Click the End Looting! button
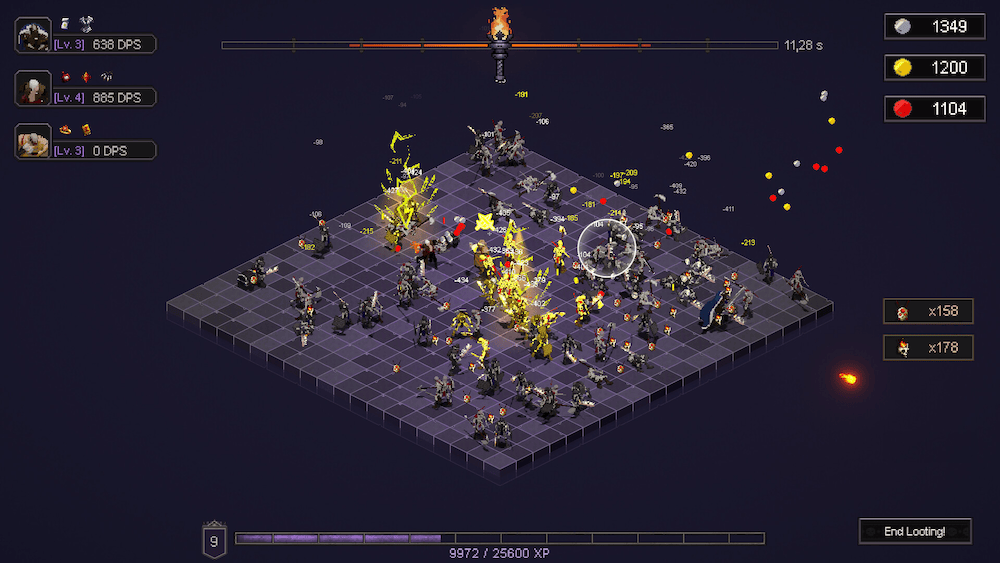Screen dimensions: 1000x563 (915, 531)
